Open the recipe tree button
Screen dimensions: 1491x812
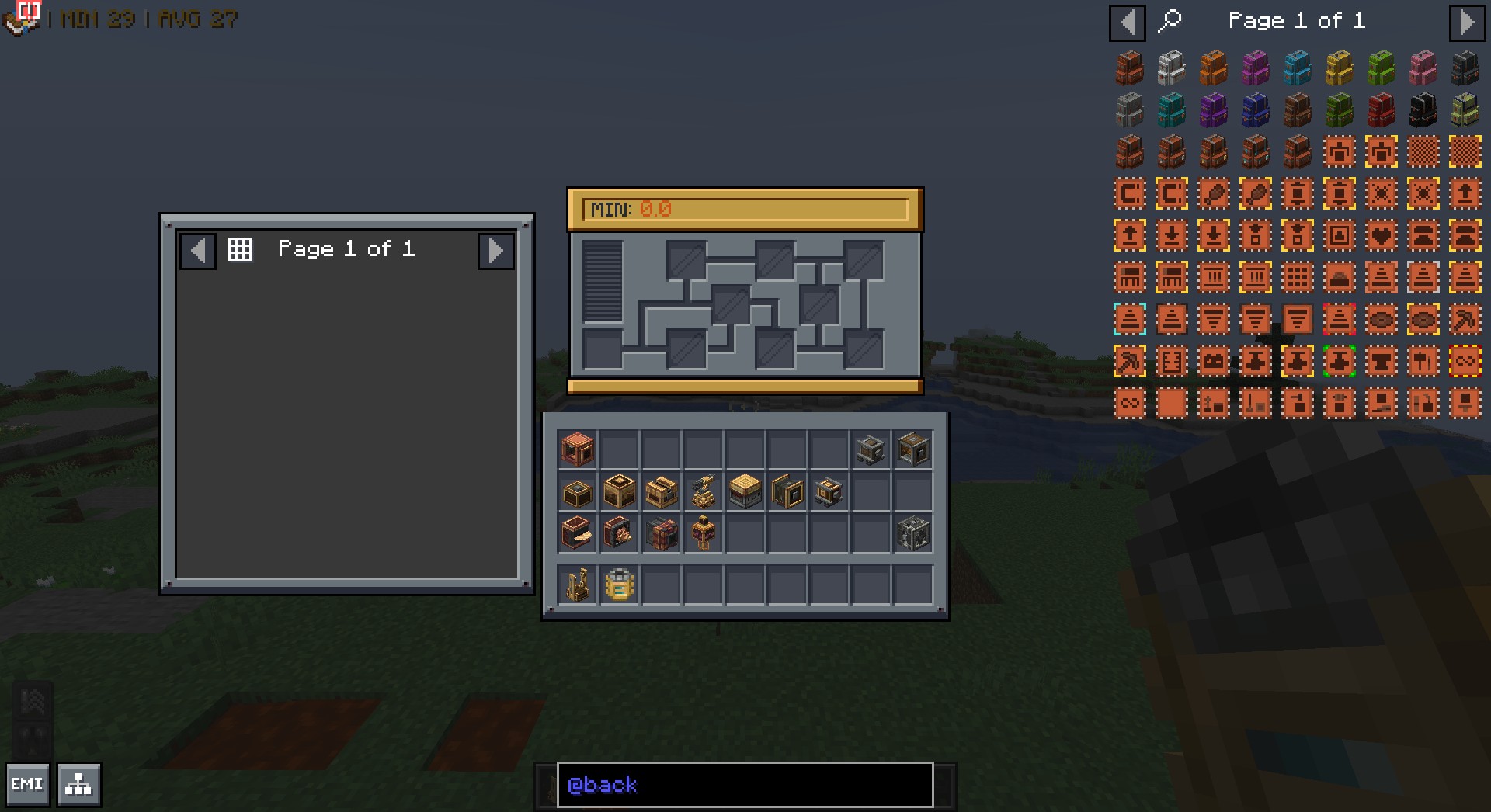click(78, 784)
